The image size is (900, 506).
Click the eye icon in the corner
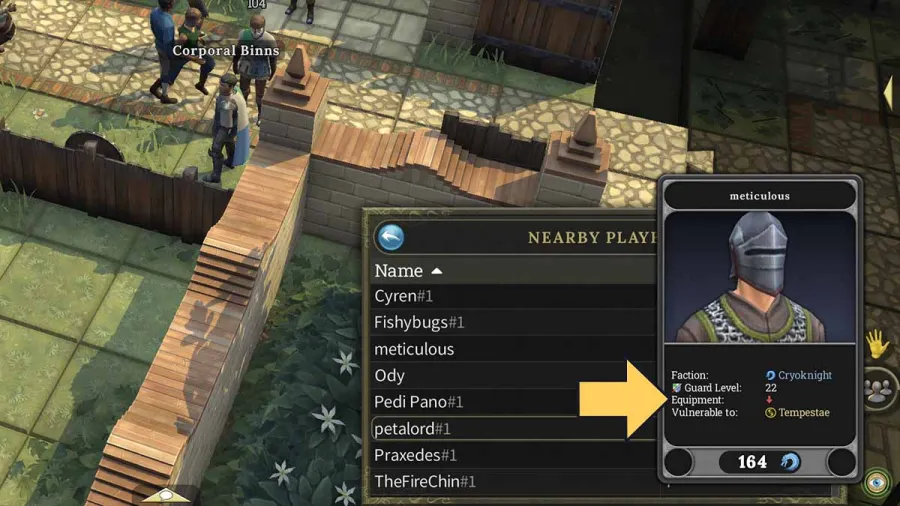(x=878, y=480)
